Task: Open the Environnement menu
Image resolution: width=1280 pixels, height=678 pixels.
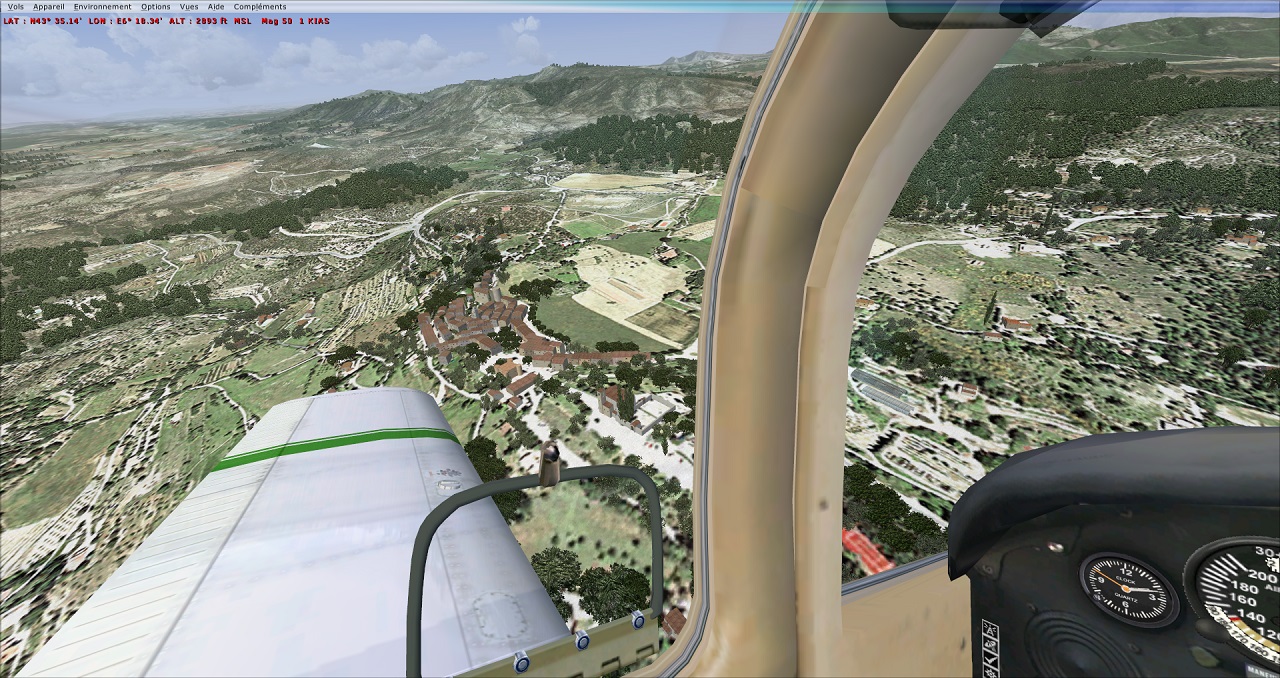Action: [102, 6]
